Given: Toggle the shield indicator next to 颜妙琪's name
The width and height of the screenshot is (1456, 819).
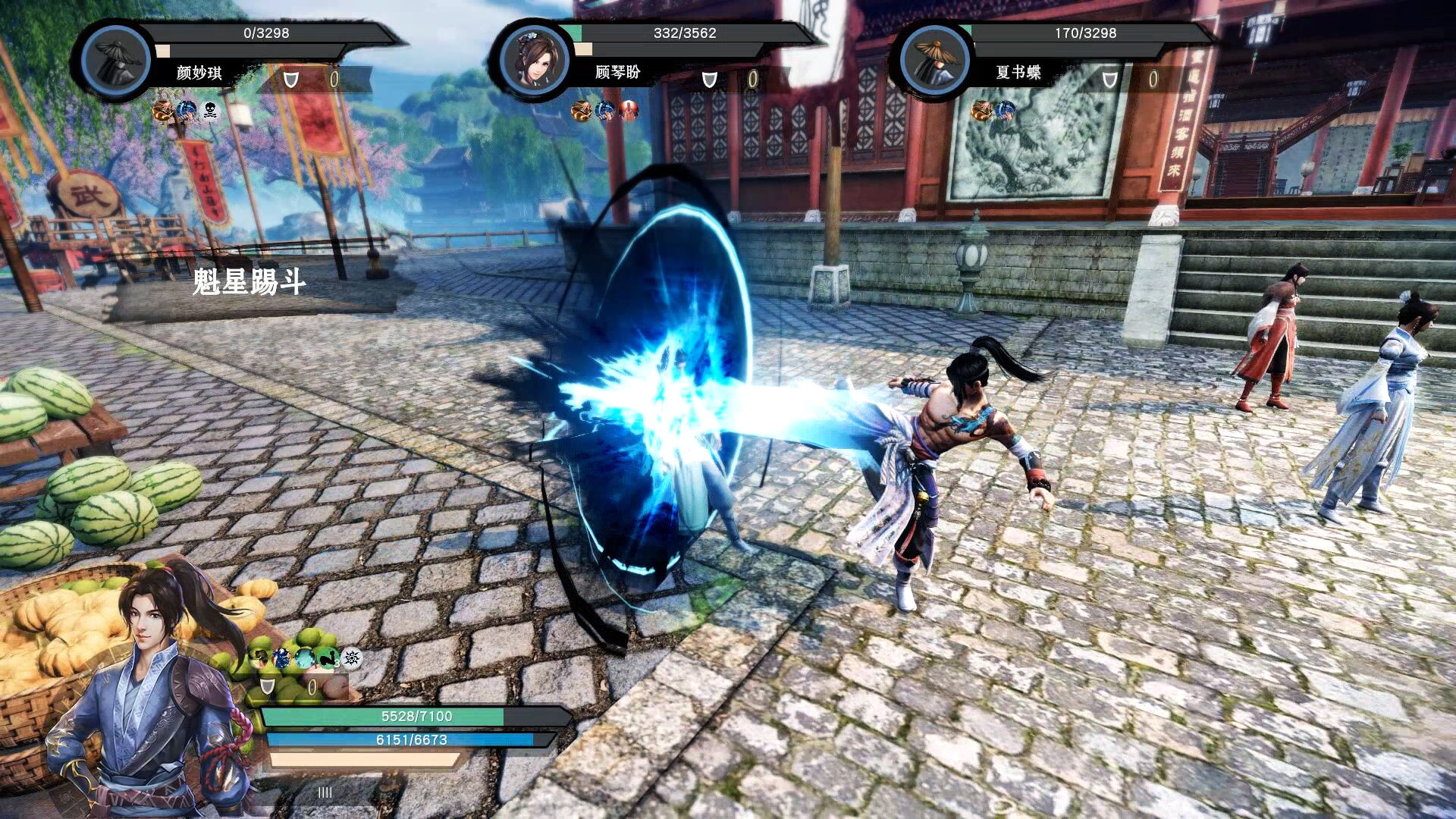Looking at the screenshot, I should click(x=290, y=78).
